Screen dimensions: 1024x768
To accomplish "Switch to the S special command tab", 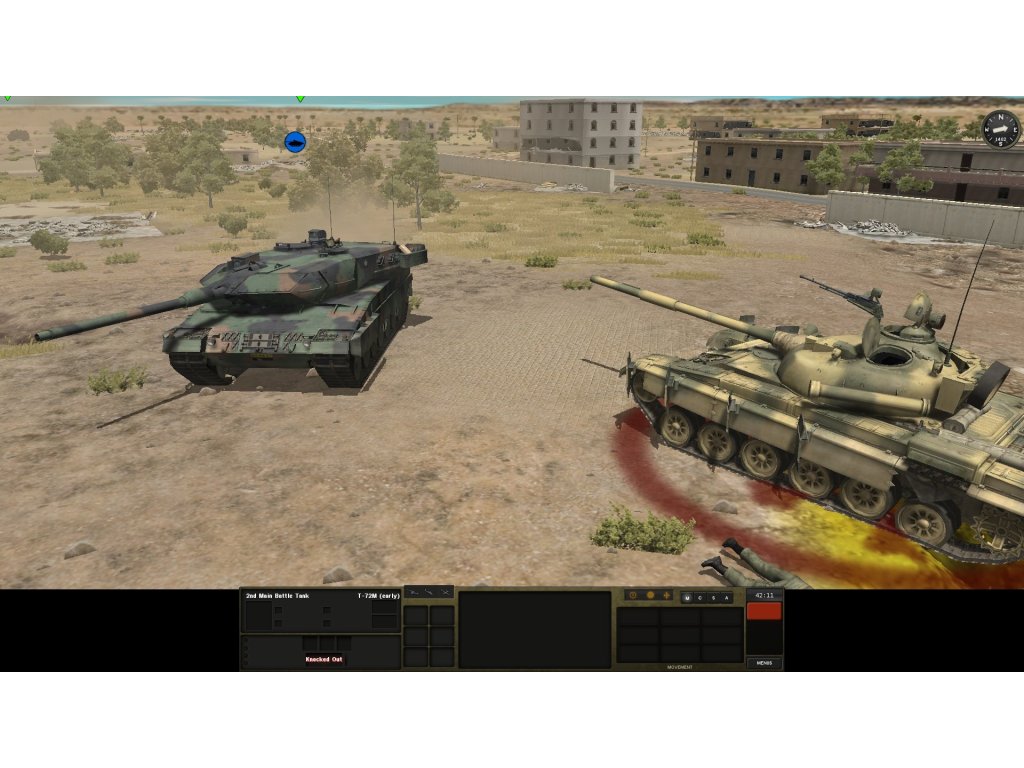I will point(713,598).
